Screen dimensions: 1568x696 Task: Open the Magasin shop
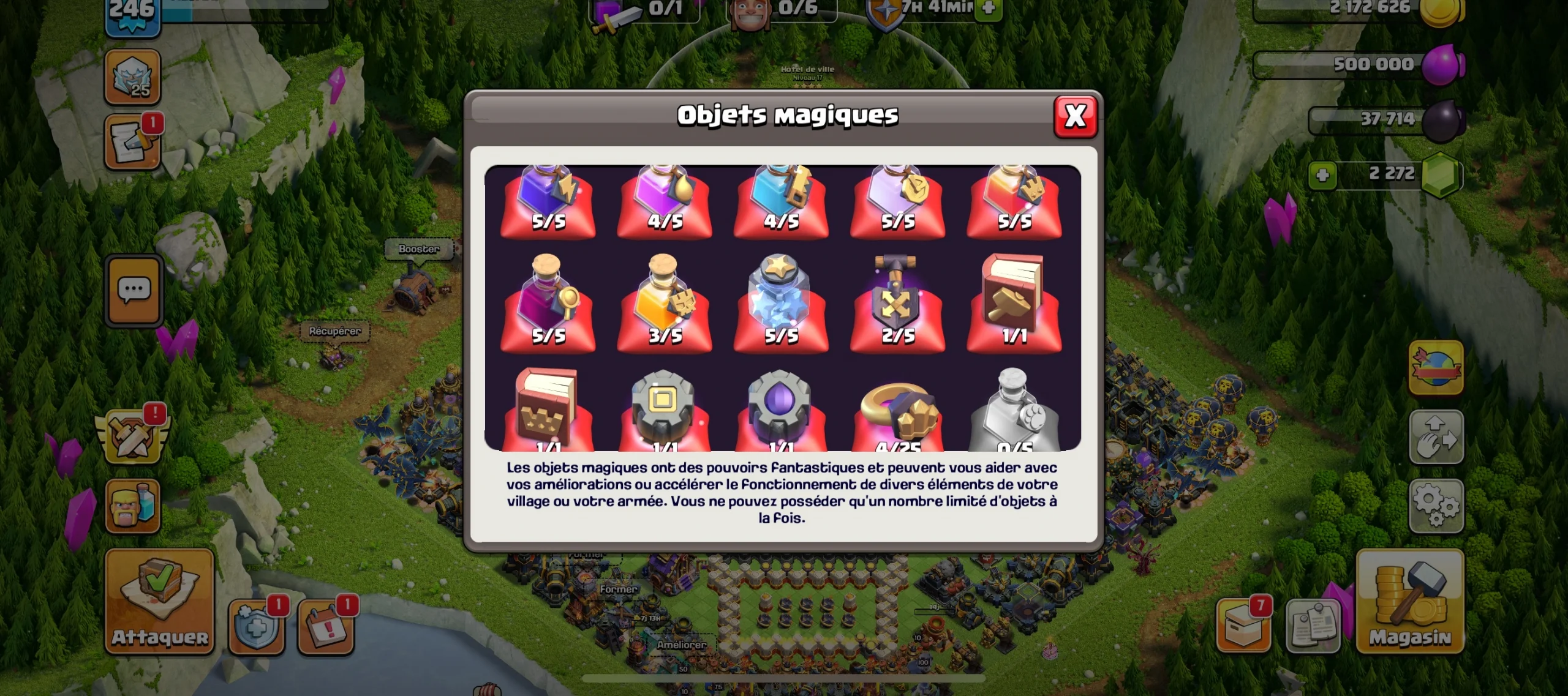1410,601
